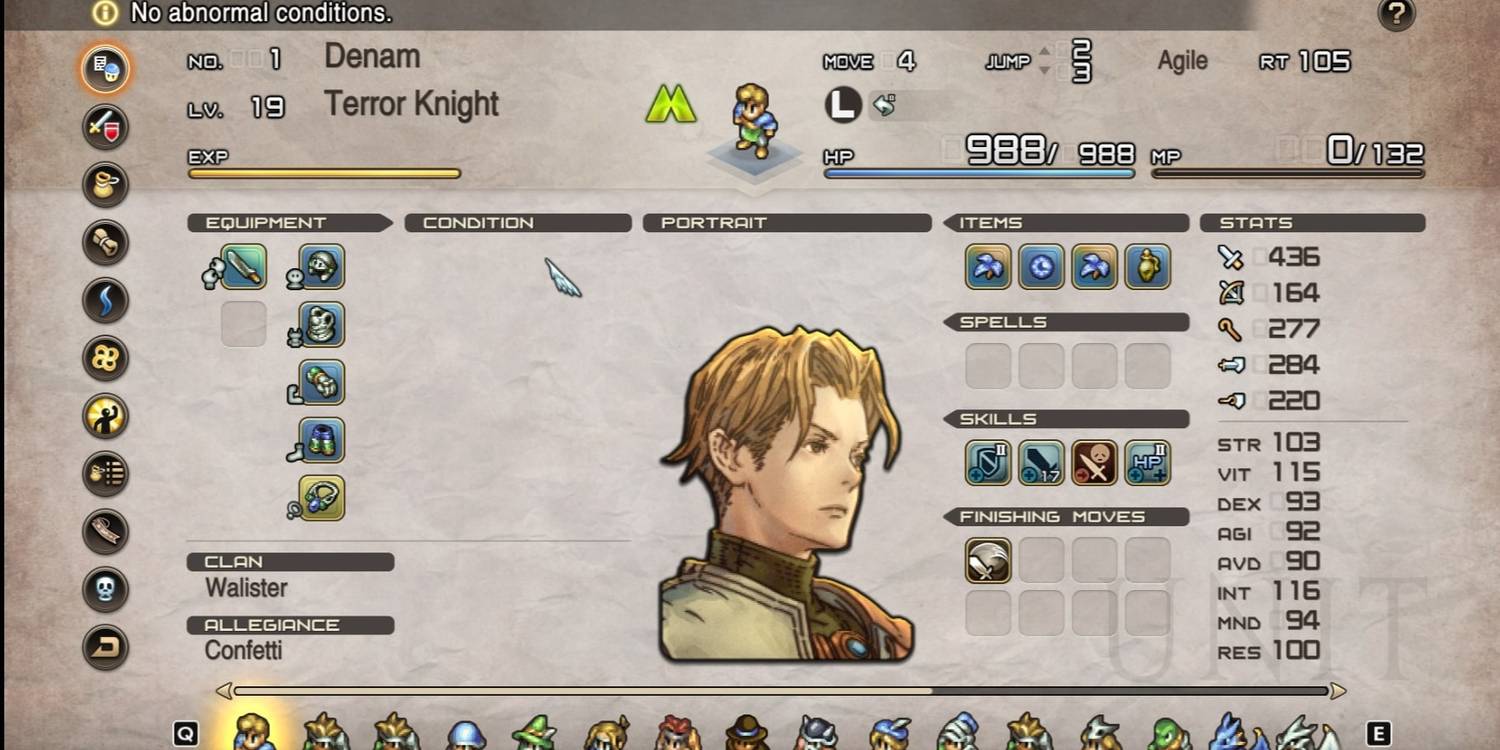Open the helmet equipment slot
This screenshot has height=750, width=1500.
click(318, 267)
